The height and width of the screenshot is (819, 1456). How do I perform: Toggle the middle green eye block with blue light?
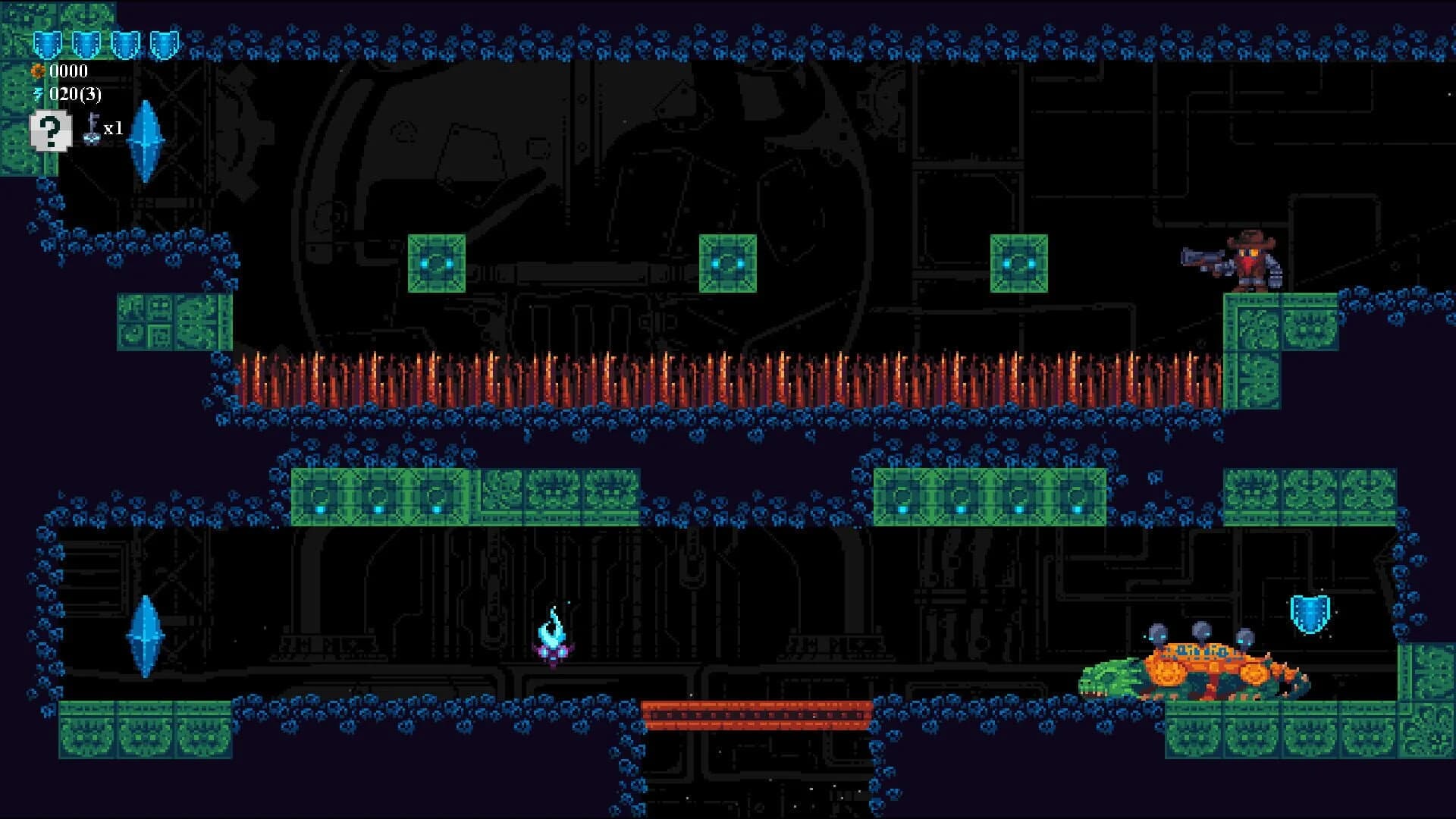(726, 263)
